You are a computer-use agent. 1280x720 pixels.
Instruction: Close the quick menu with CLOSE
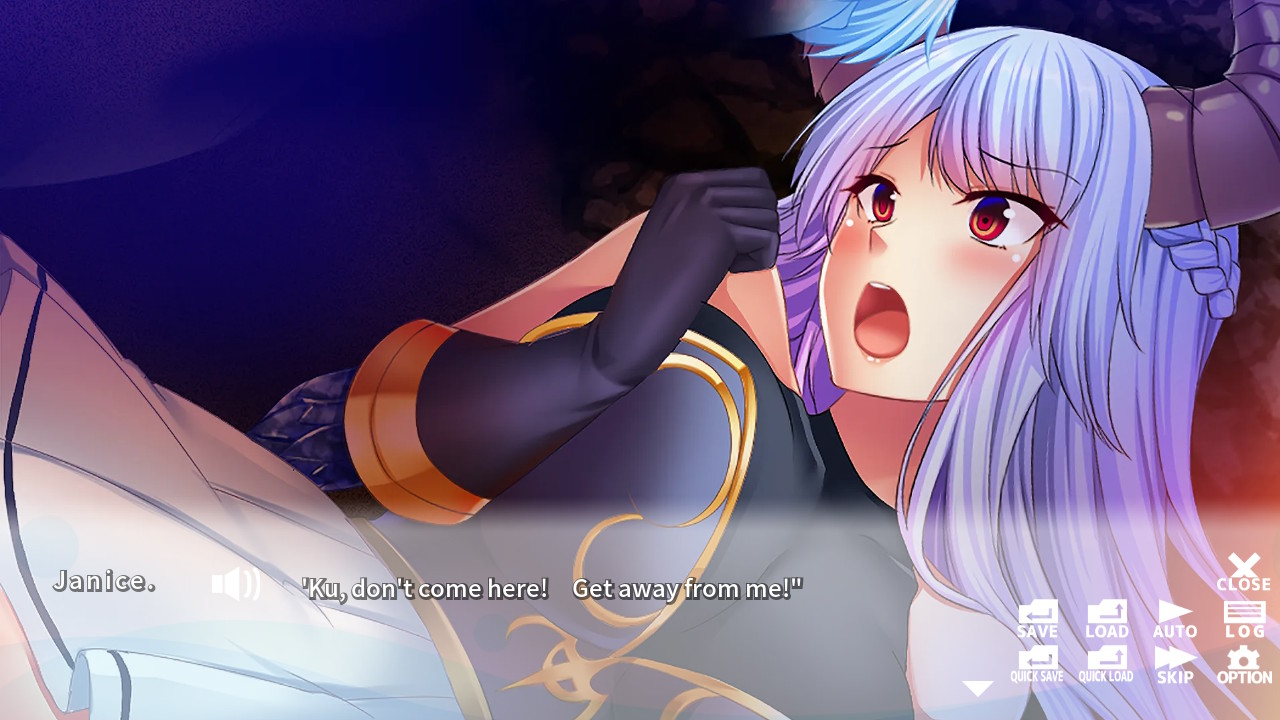click(1243, 570)
